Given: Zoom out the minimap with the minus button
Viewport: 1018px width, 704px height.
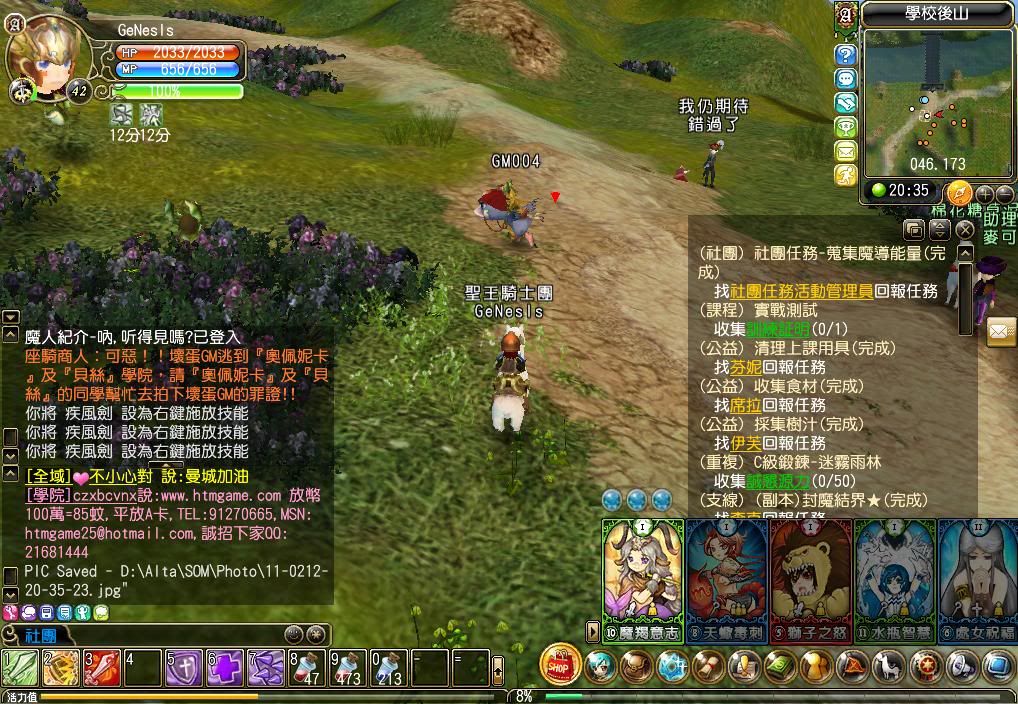Looking at the screenshot, I should coord(1004,193).
